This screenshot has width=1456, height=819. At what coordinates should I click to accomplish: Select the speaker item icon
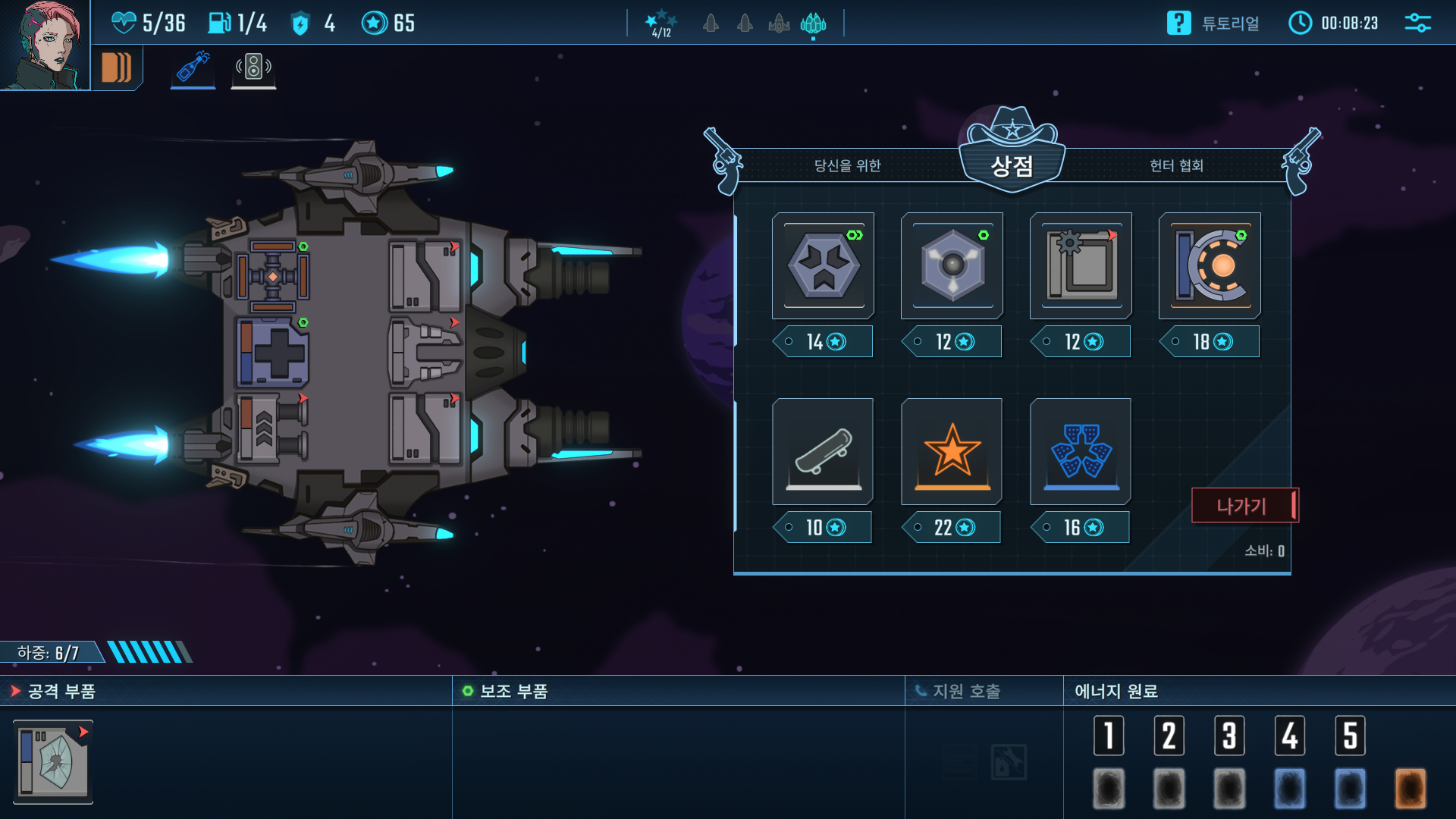click(253, 67)
